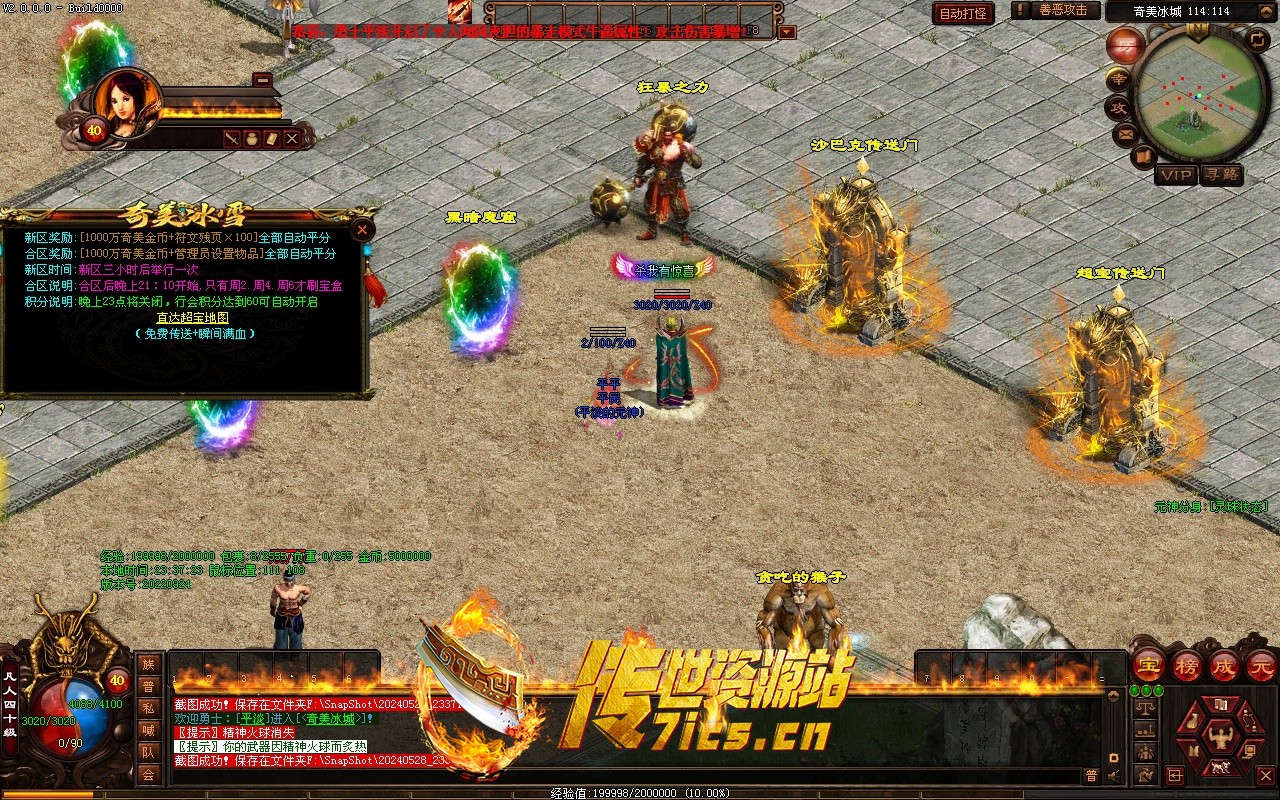Viewport: 1280px width, 800px height.
Task: Select the 族 chat channel tab
Action: pyautogui.click(x=148, y=664)
